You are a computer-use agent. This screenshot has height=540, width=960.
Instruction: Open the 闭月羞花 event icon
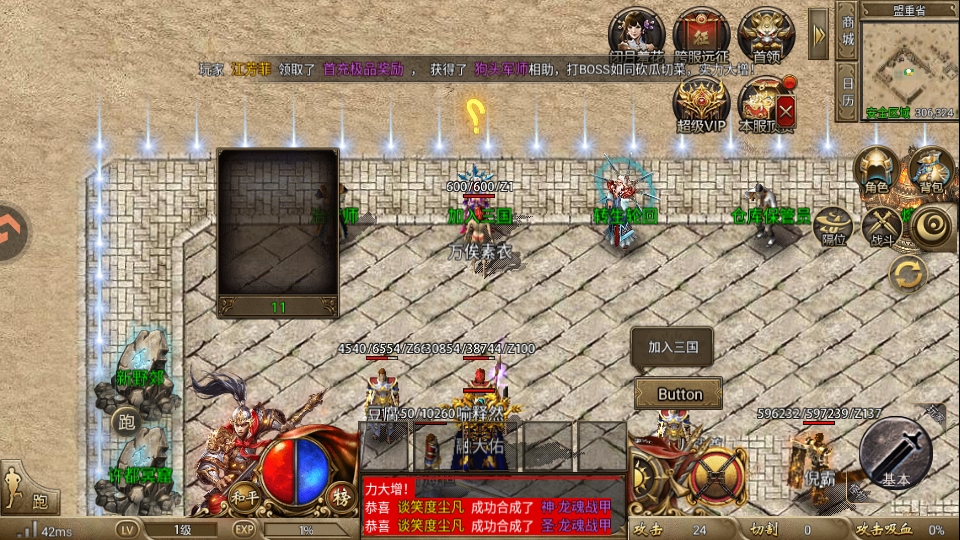click(x=638, y=36)
